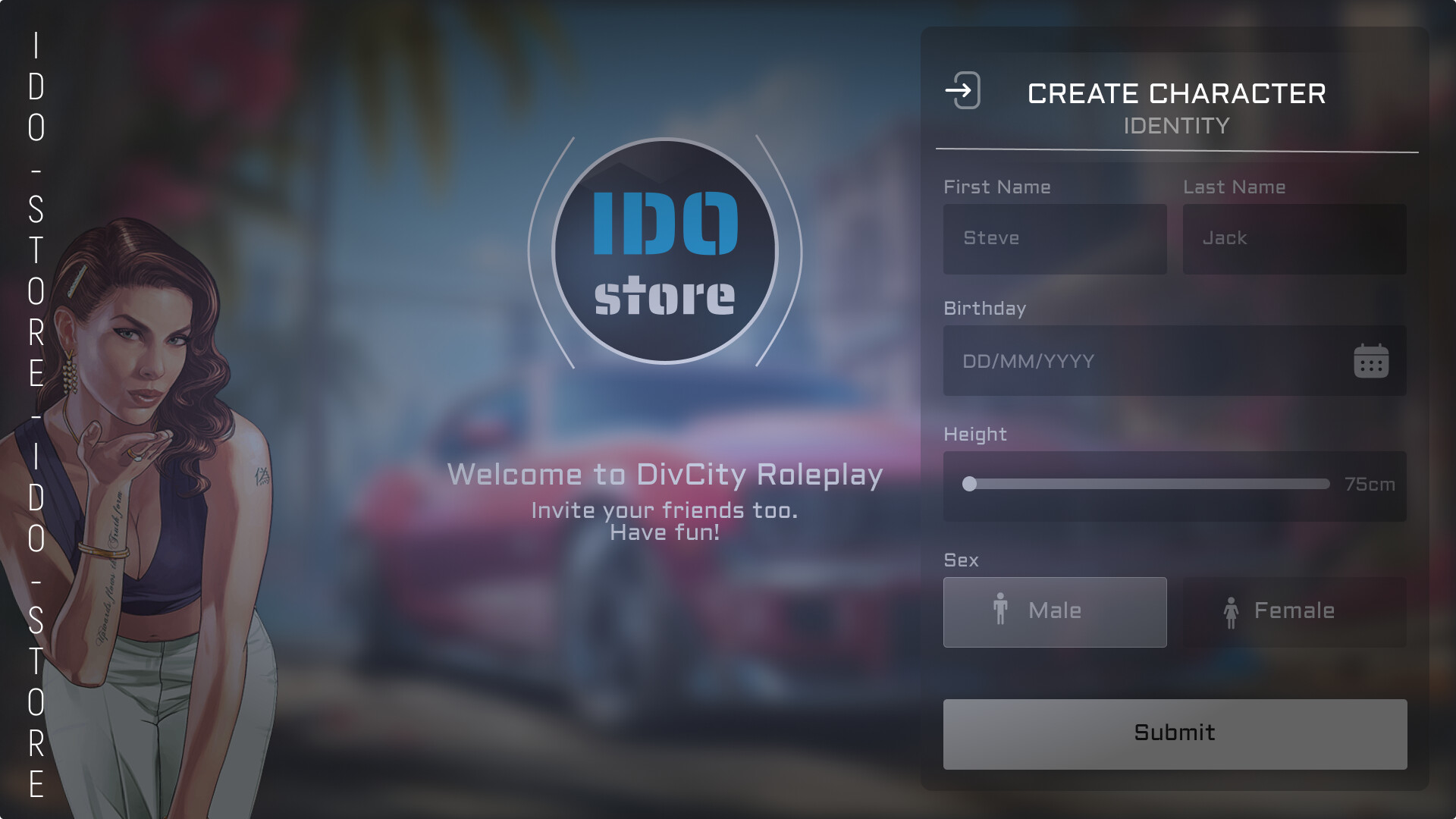
Task: Open the Birthday selection dropdown
Action: pos(1175,362)
